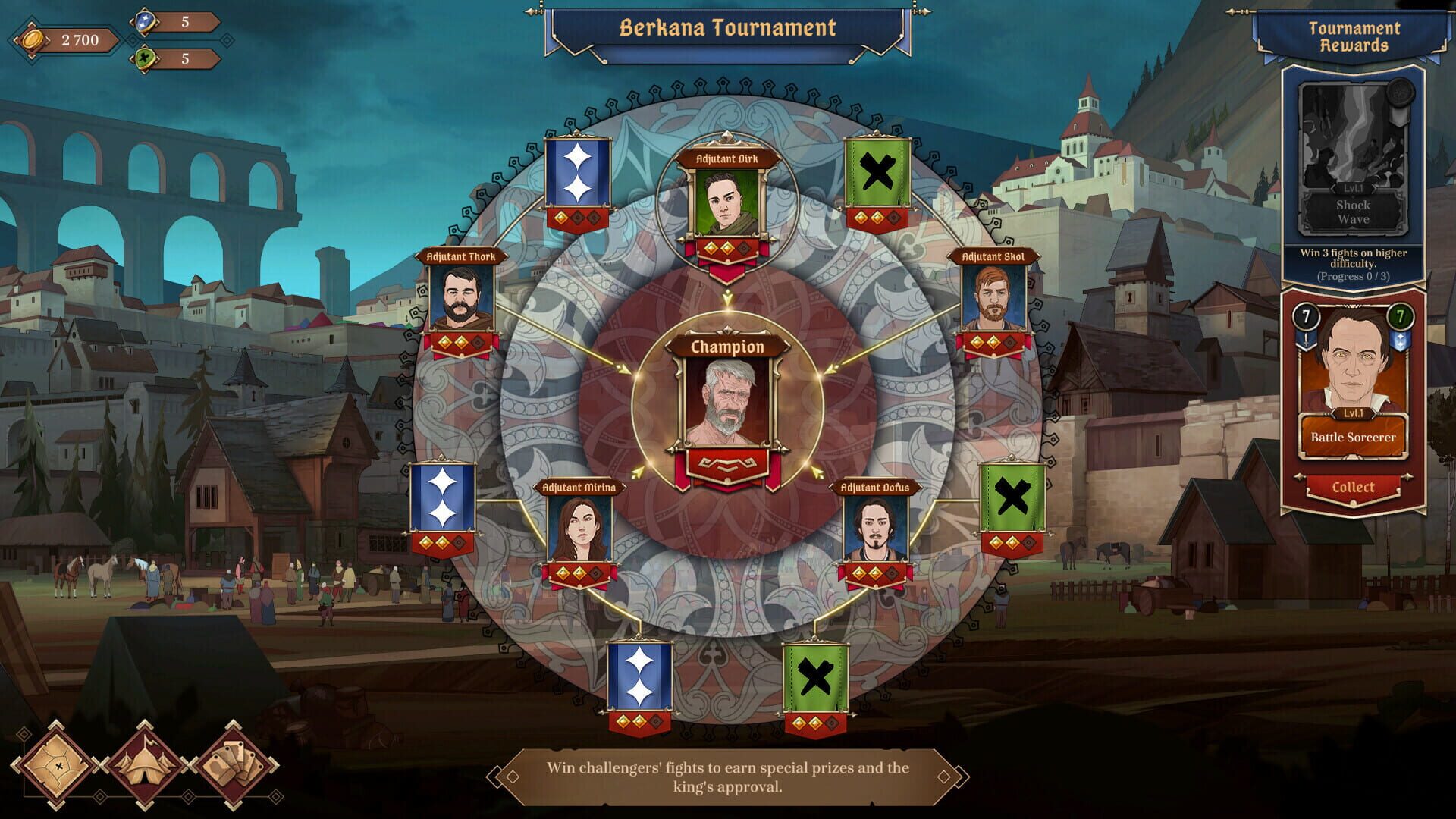
Task: Select Adjutant Skol's portrait
Action: click(993, 298)
